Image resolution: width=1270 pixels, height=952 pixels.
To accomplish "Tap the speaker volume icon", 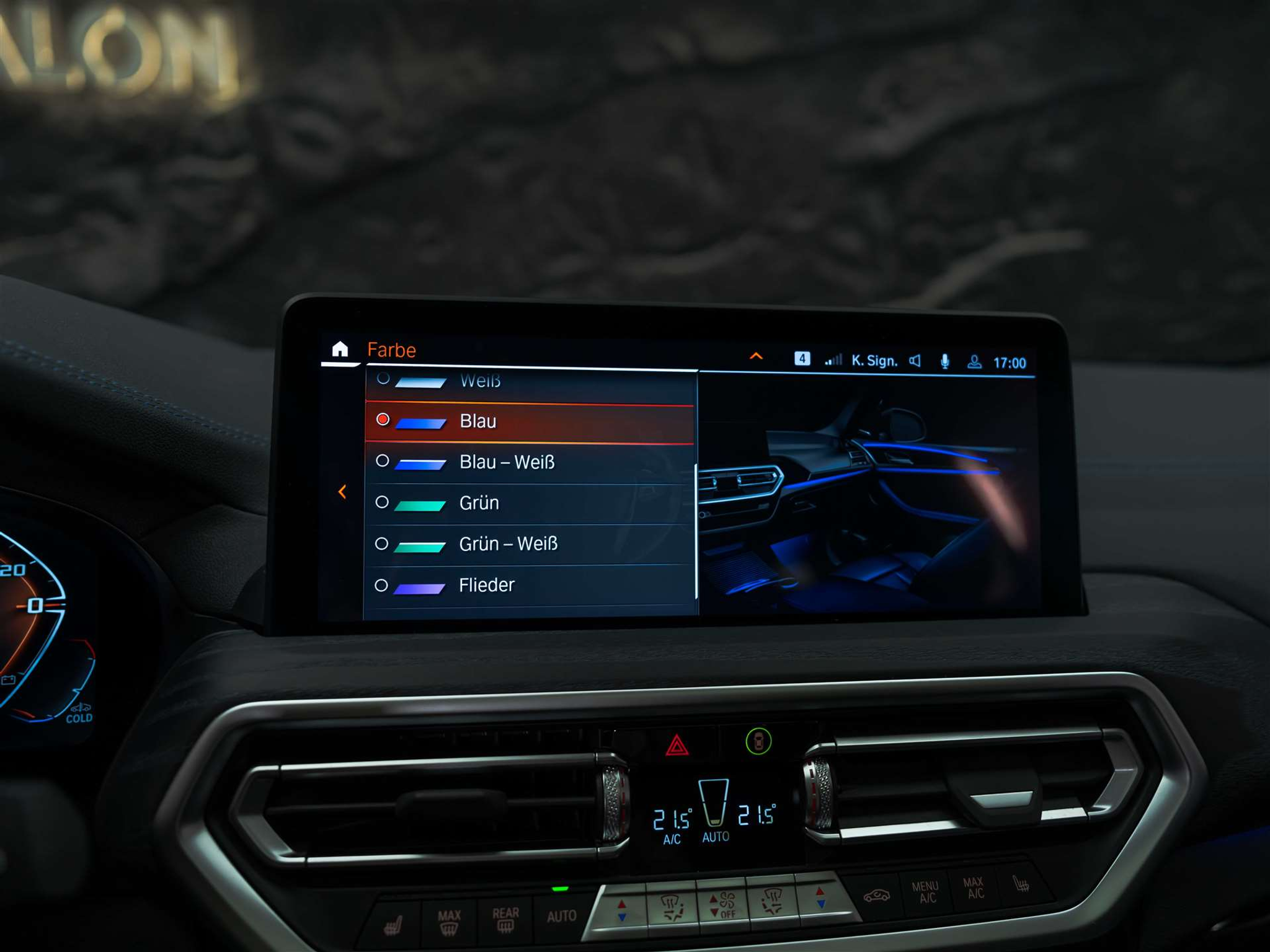I will tap(915, 361).
